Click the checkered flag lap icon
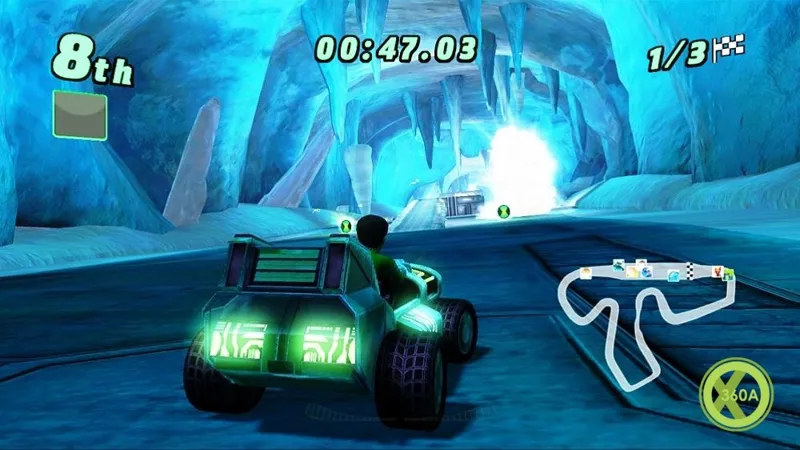The height and width of the screenshot is (450, 800). [732, 46]
